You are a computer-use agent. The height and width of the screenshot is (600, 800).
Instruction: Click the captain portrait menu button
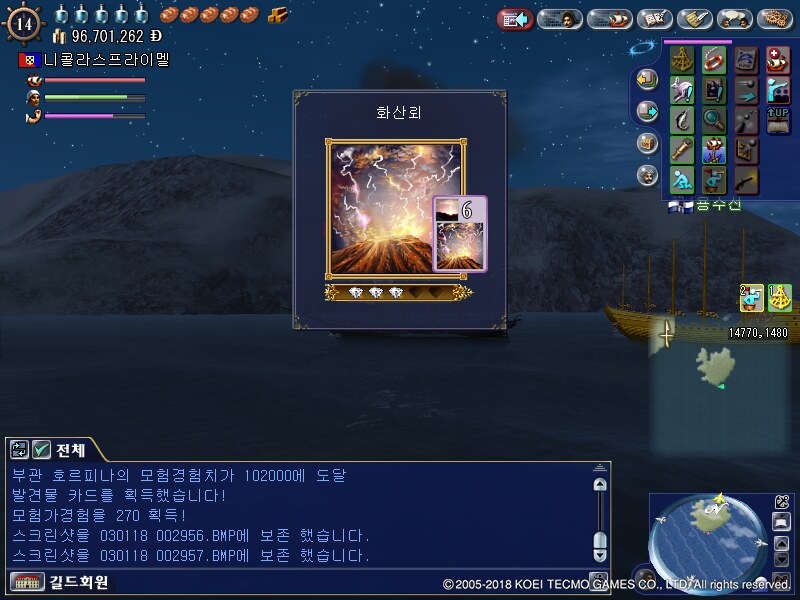[560, 19]
